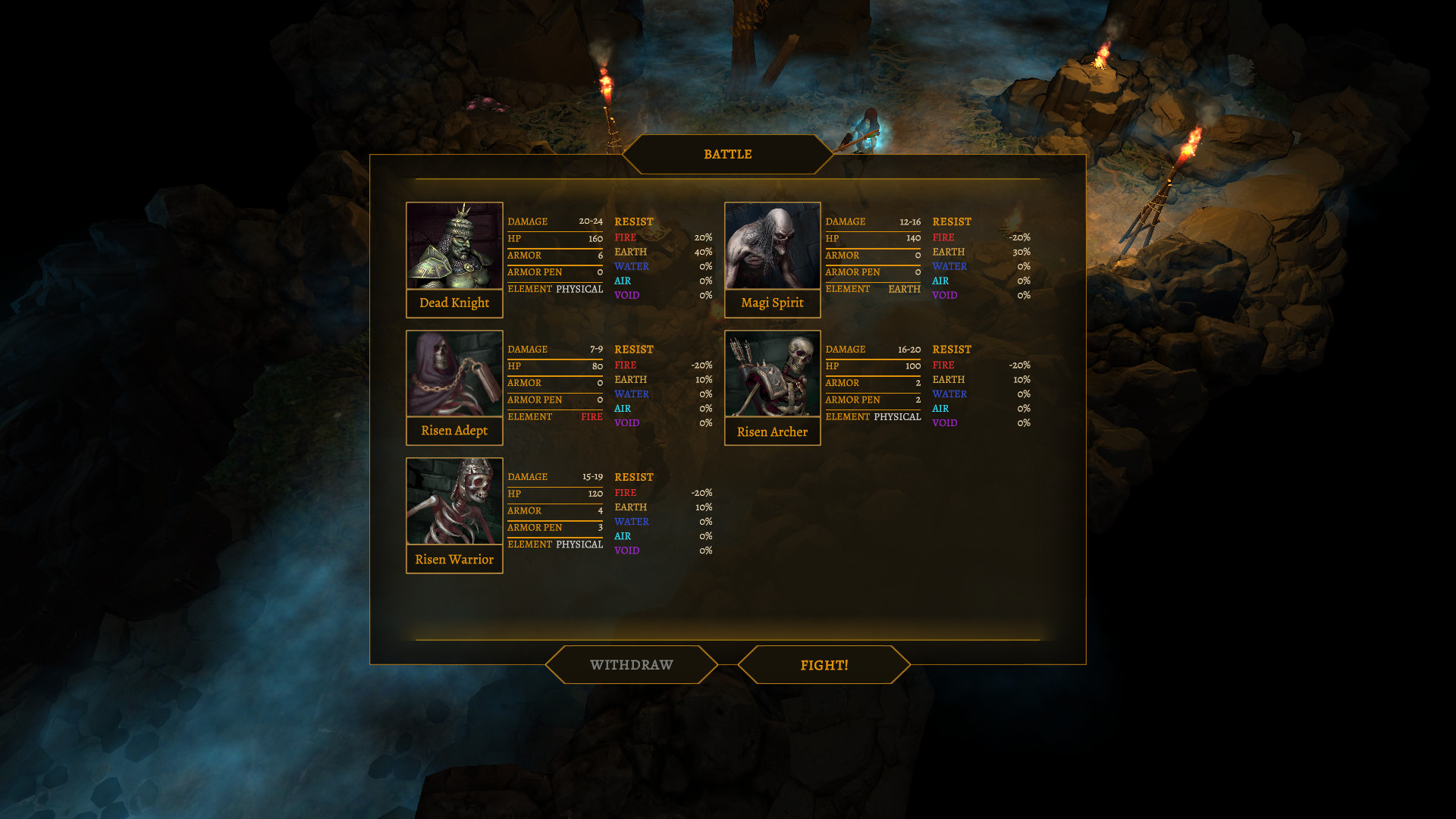Choose the Magi Spirit portrait
1456x819 pixels.
(x=772, y=246)
